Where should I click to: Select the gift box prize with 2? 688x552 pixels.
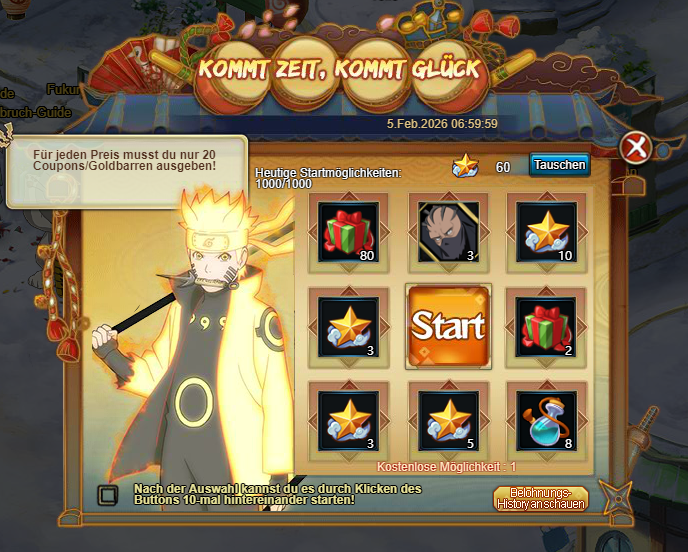pyautogui.click(x=546, y=326)
